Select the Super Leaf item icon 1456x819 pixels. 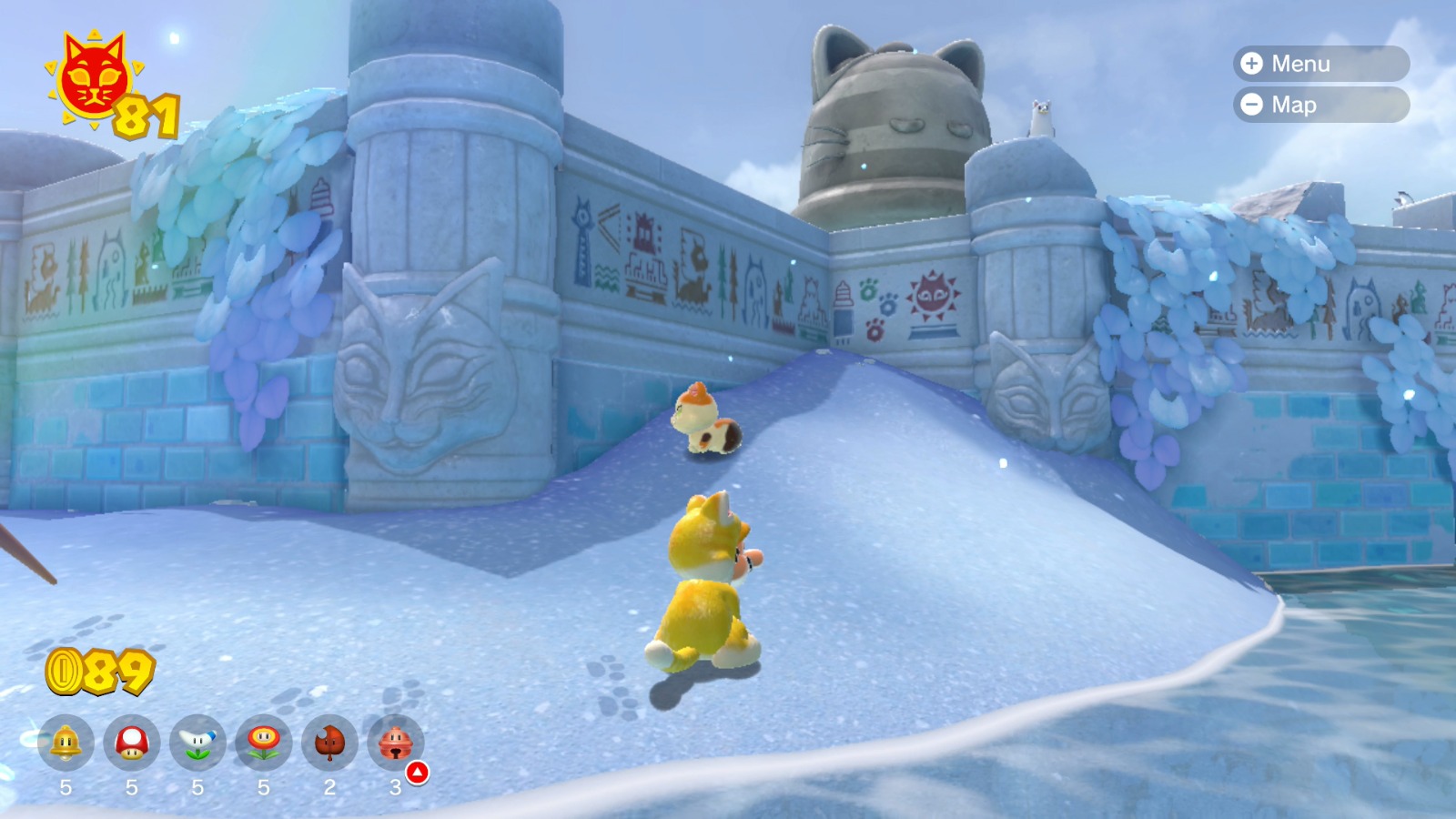(329, 743)
